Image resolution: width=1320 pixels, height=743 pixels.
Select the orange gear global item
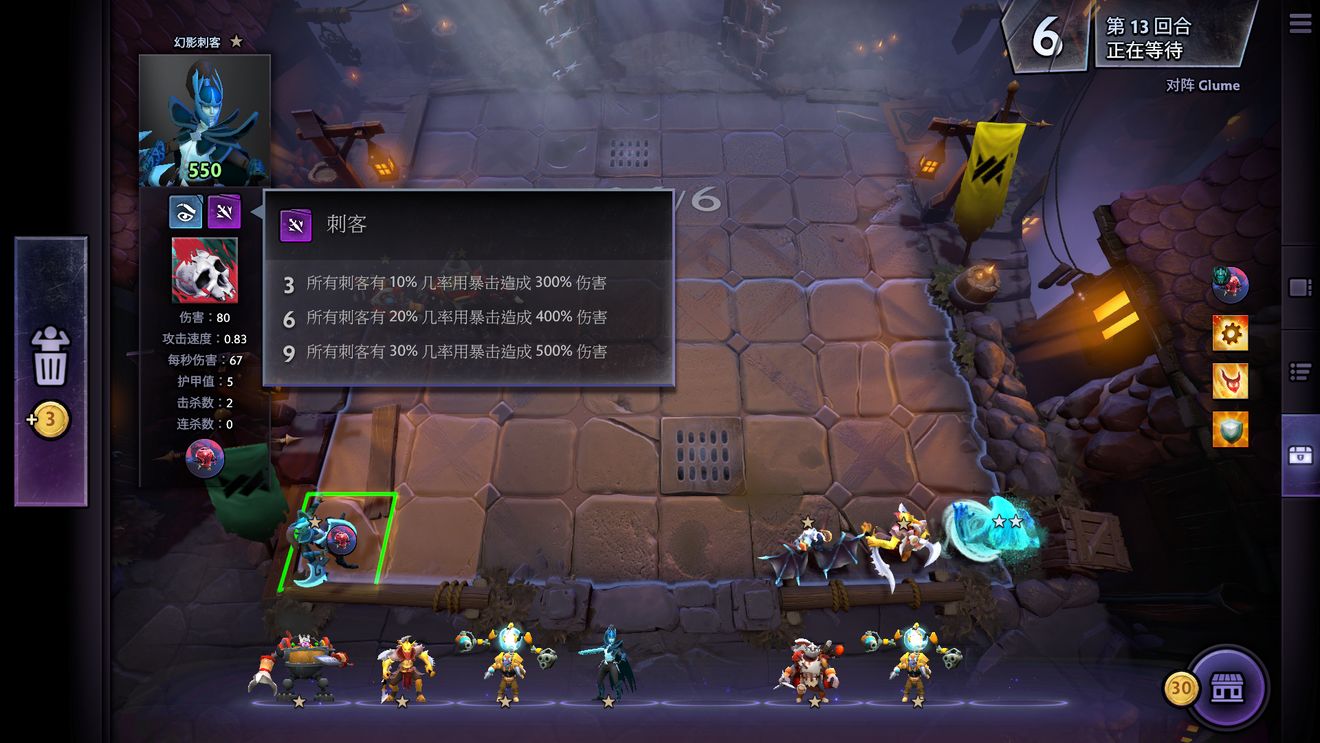pos(1230,333)
